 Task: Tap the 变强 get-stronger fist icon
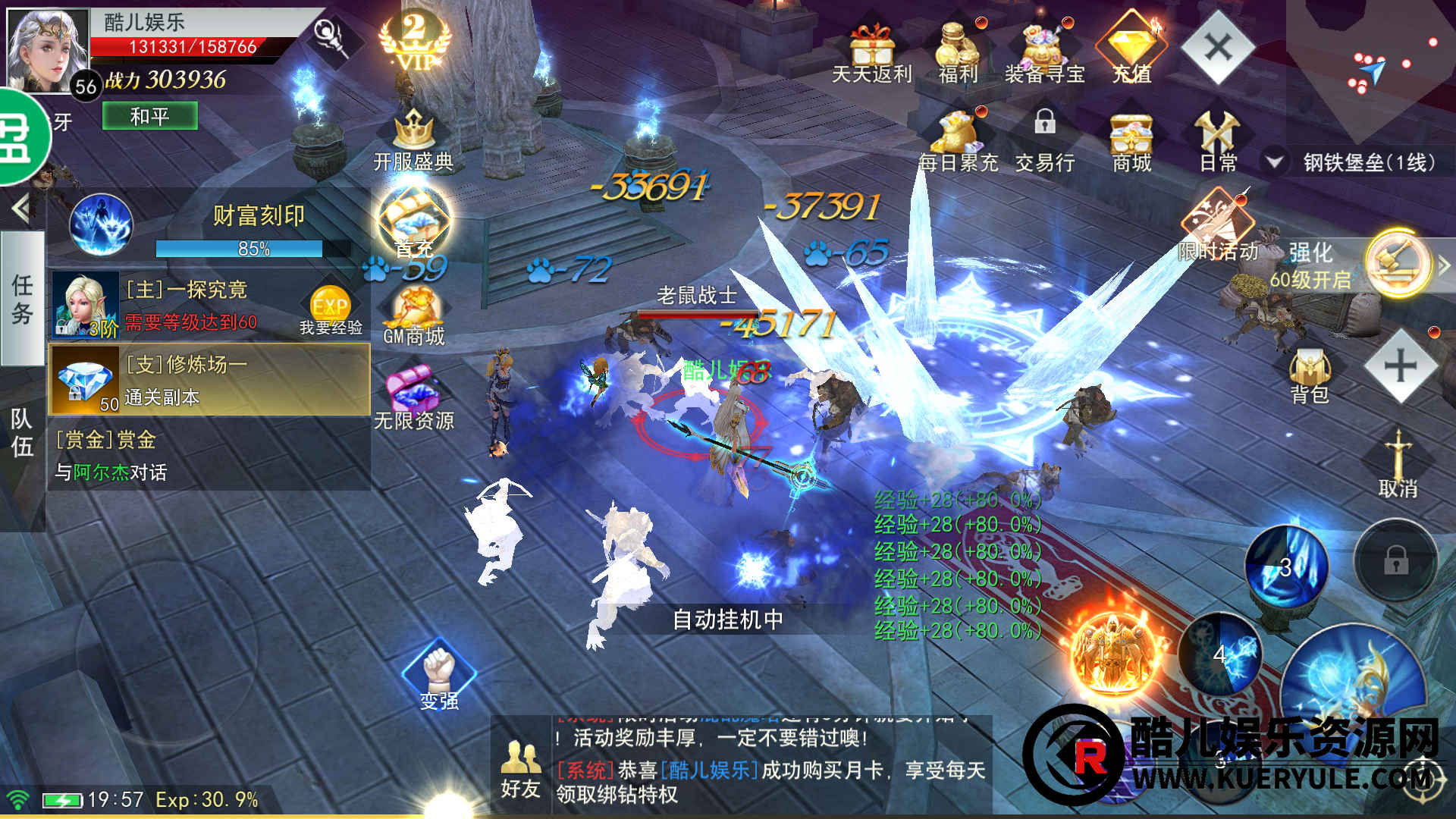pyautogui.click(x=439, y=676)
